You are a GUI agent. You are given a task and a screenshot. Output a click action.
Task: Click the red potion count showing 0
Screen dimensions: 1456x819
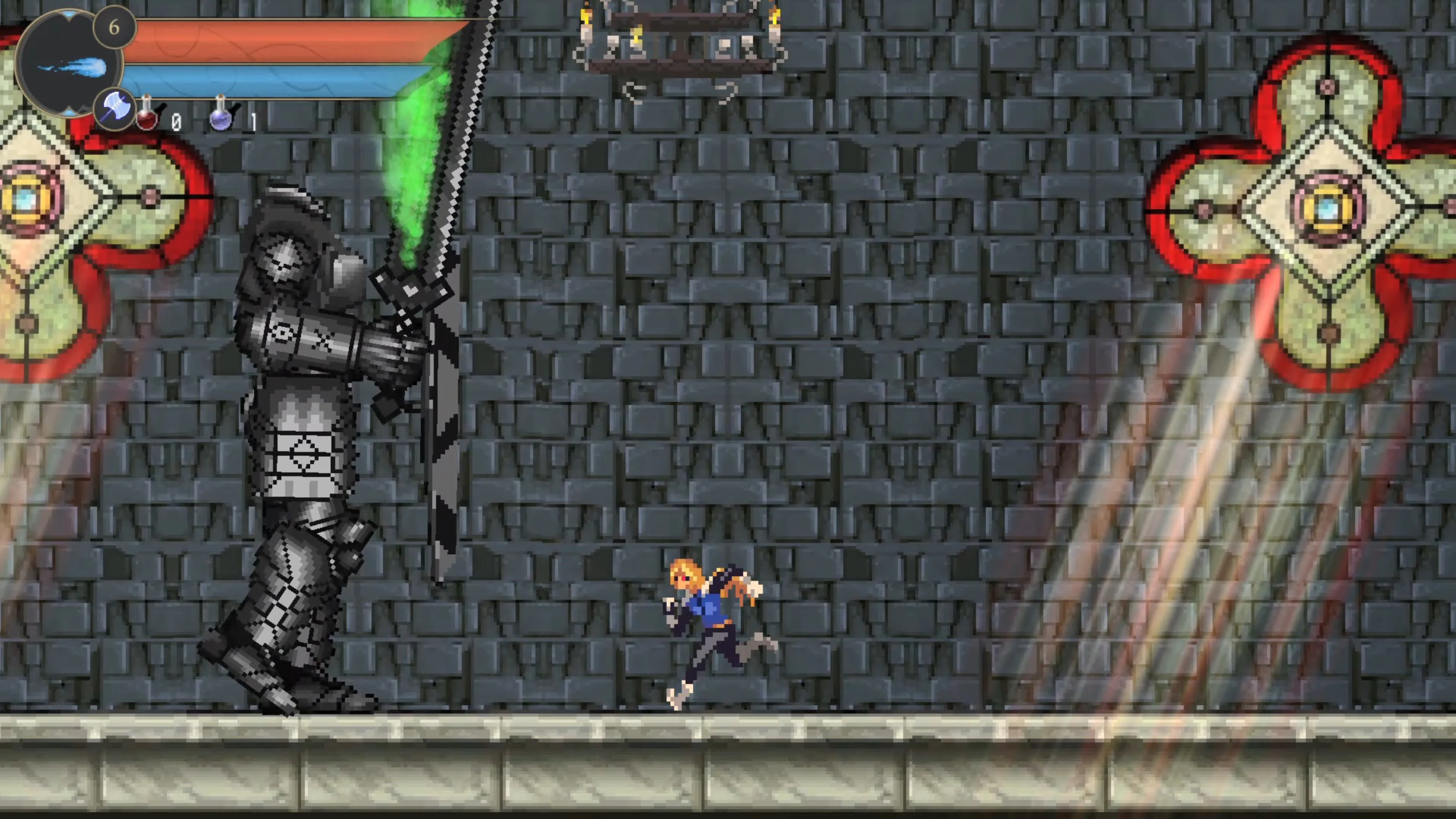[x=177, y=121]
